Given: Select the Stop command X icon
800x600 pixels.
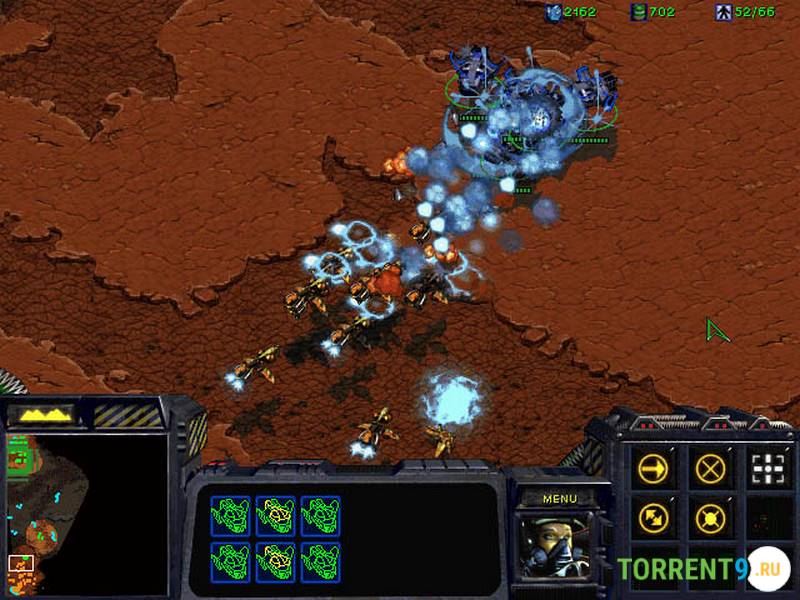Looking at the screenshot, I should (x=710, y=468).
